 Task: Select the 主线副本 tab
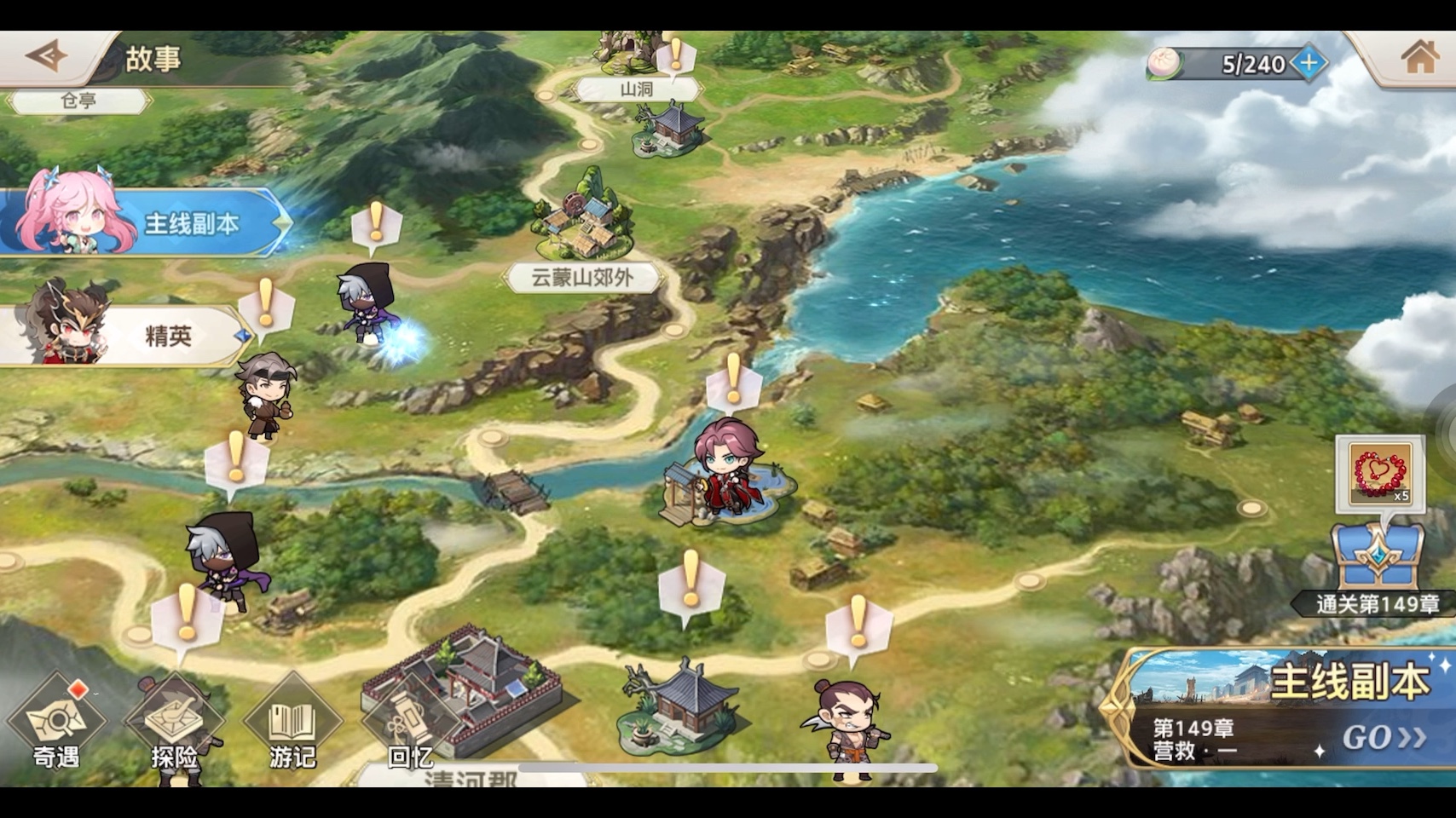[x=145, y=223]
